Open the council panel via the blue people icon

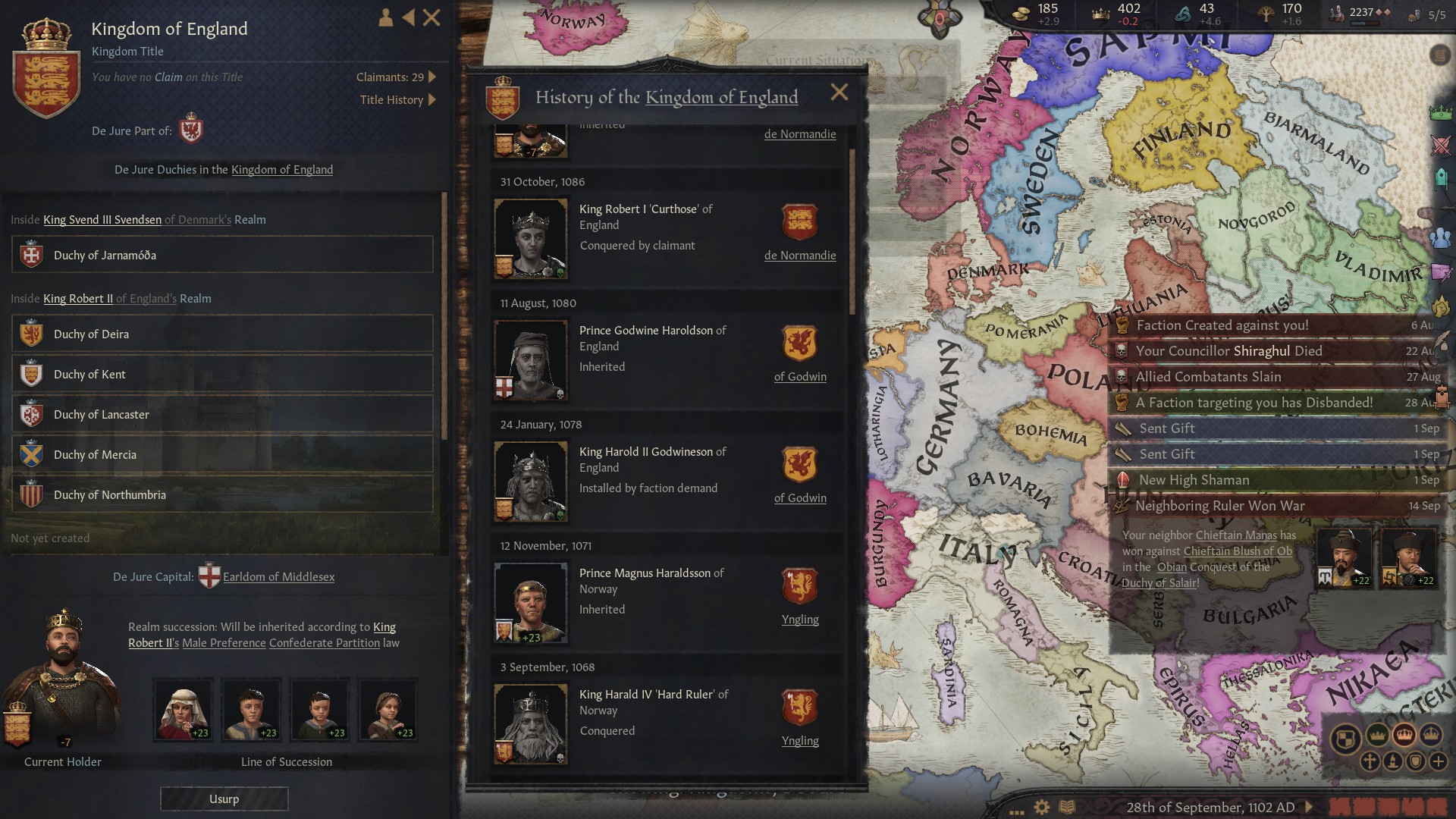(1440, 237)
